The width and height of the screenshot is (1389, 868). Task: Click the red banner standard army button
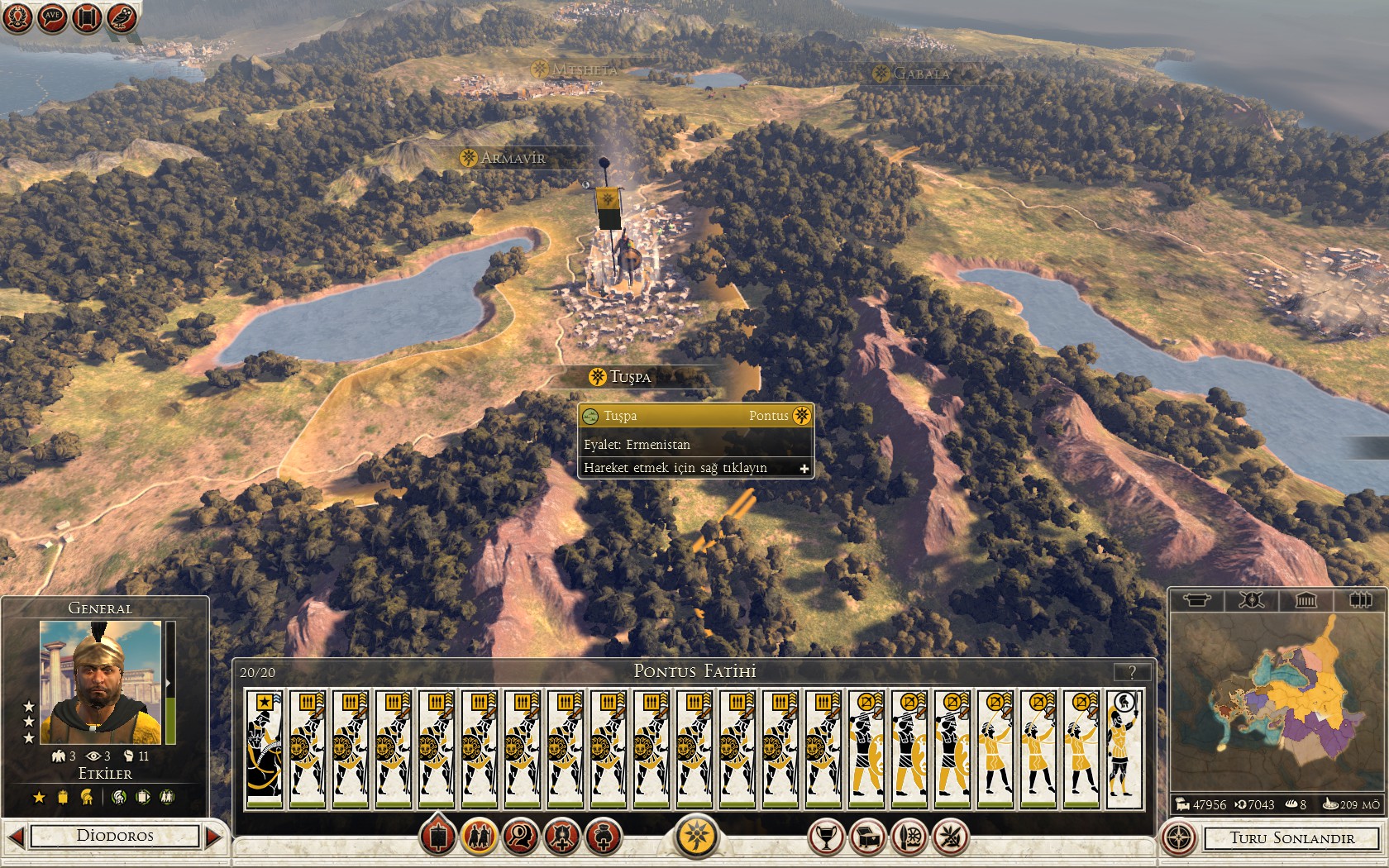point(438,837)
